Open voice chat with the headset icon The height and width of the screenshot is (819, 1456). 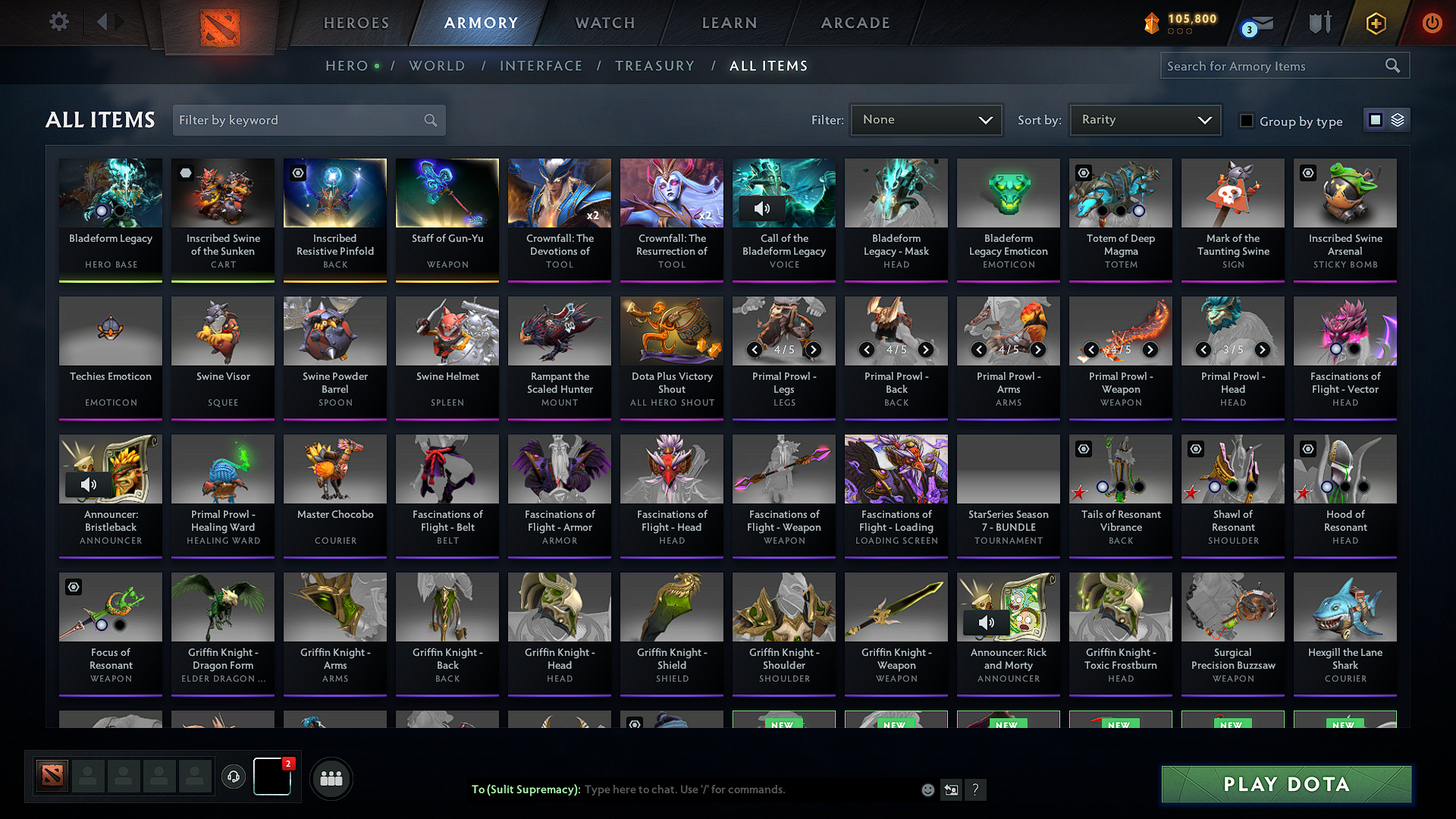tap(234, 777)
